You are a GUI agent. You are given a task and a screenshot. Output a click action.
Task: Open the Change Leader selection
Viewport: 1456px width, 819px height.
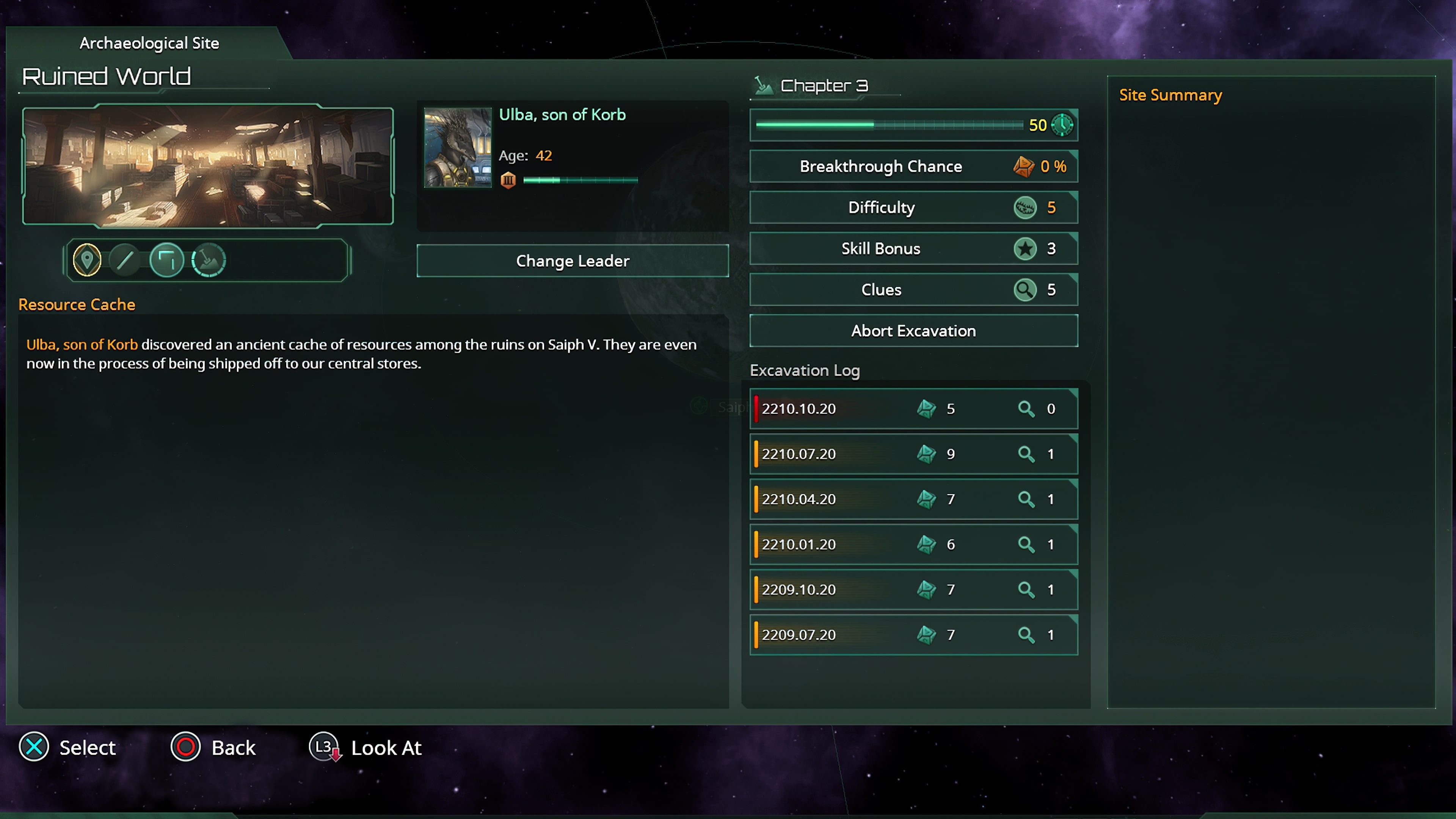coord(572,260)
